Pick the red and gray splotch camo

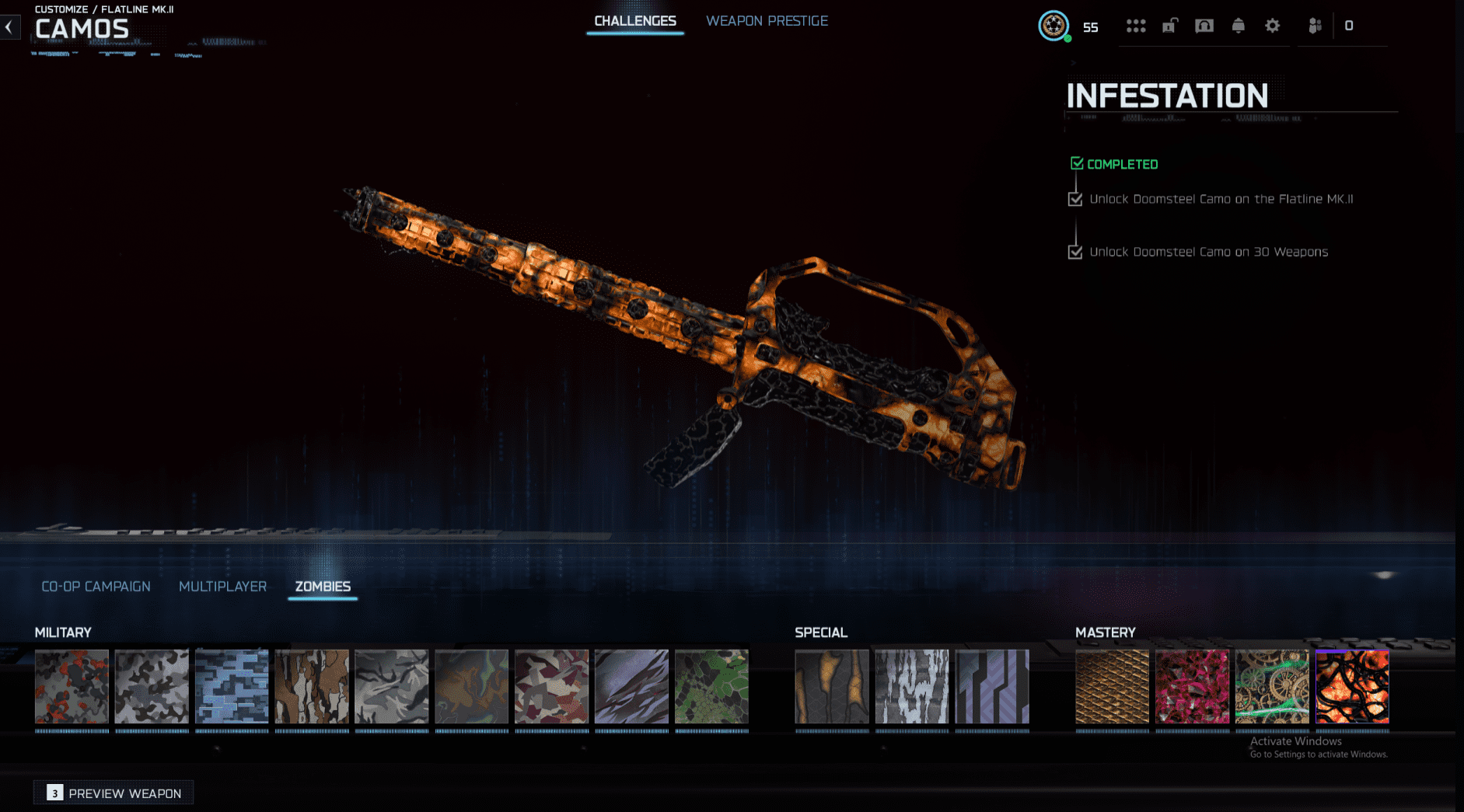[x=72, y=687]
